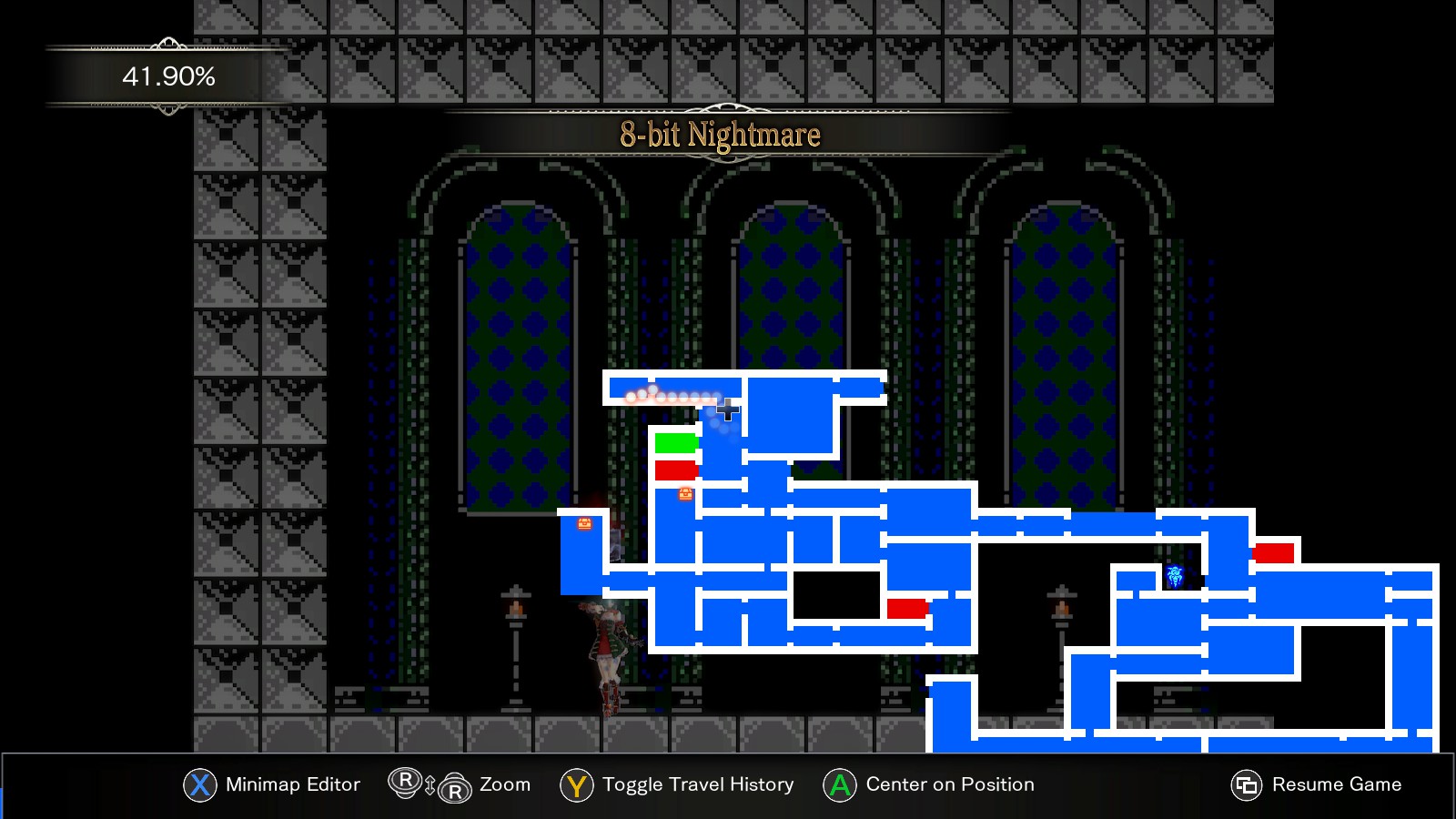Screen dimensions: 1456x819
Task: Select the crosshair map cursor
Action: (726, 409)
